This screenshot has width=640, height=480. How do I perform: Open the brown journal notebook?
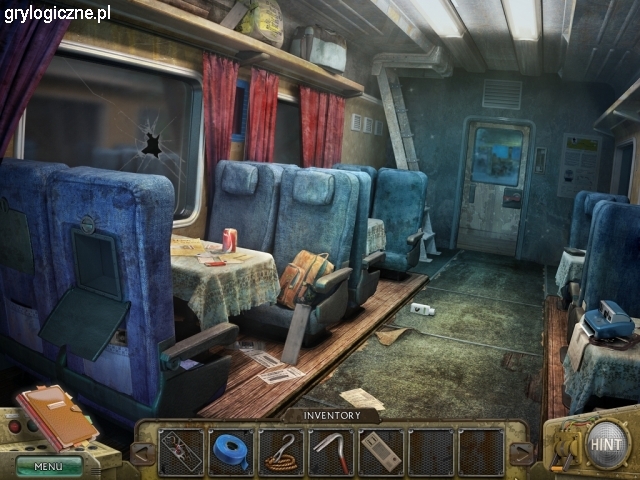tap(57, 417)
